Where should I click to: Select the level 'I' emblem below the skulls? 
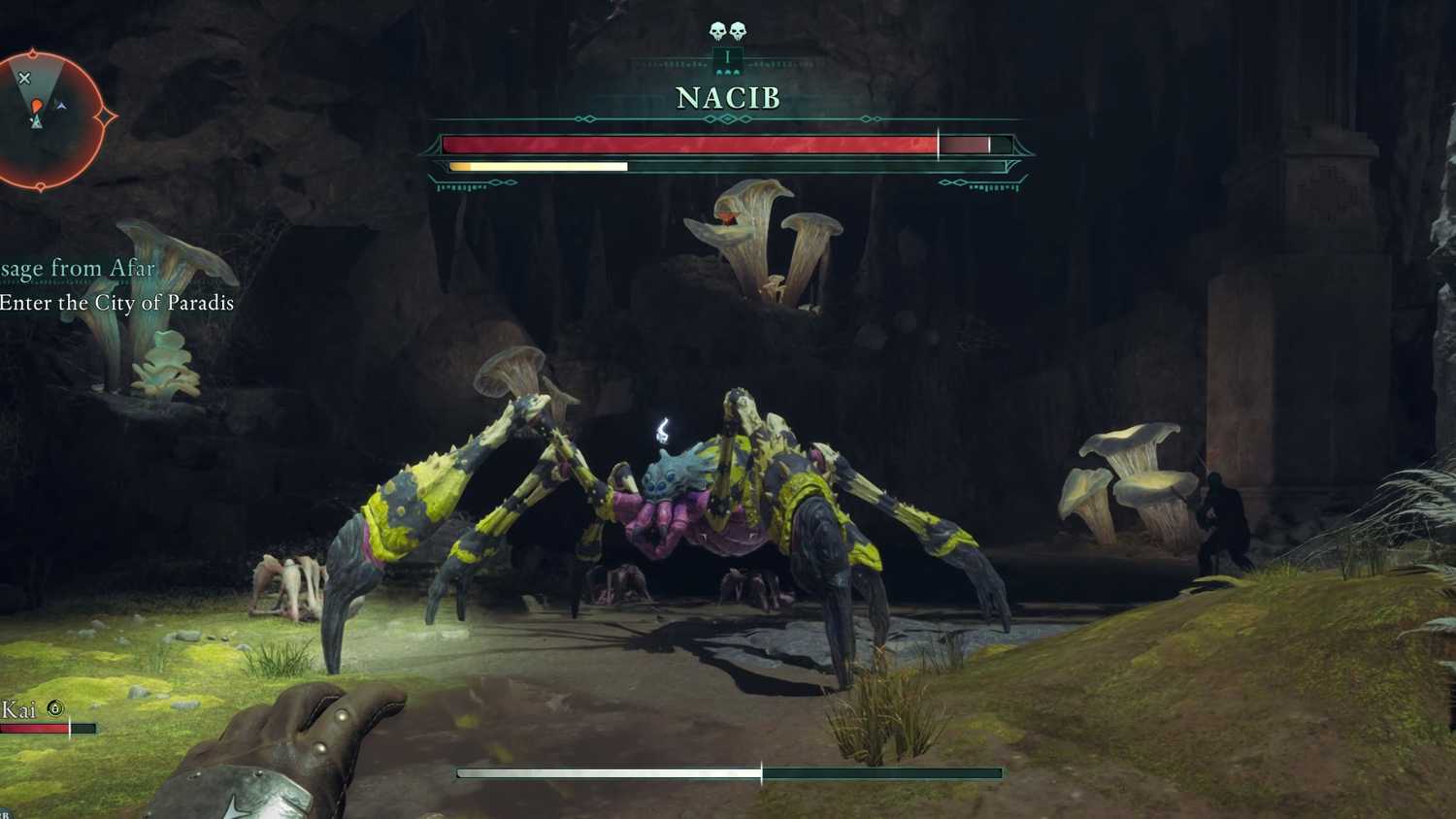click(727, 57)
